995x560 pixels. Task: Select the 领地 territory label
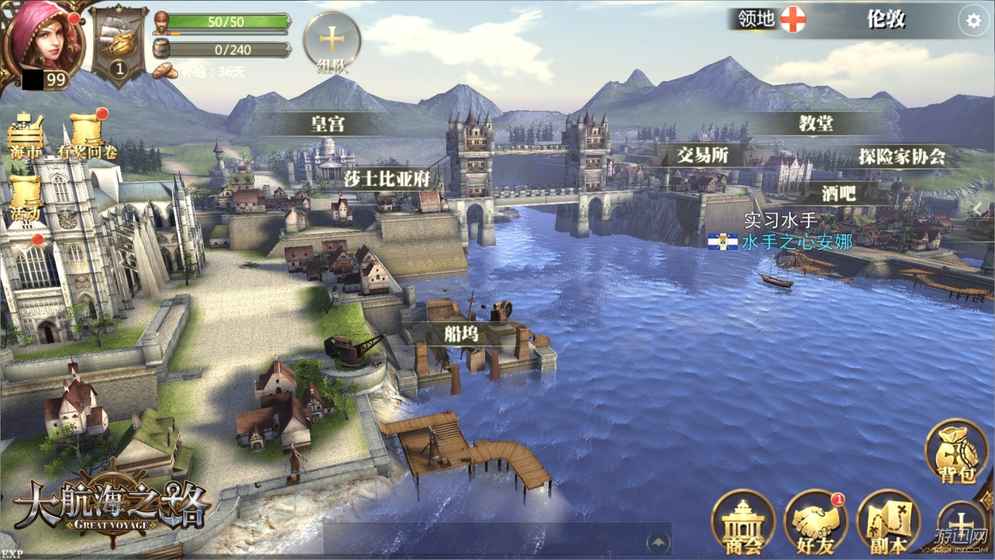point(757,18)
